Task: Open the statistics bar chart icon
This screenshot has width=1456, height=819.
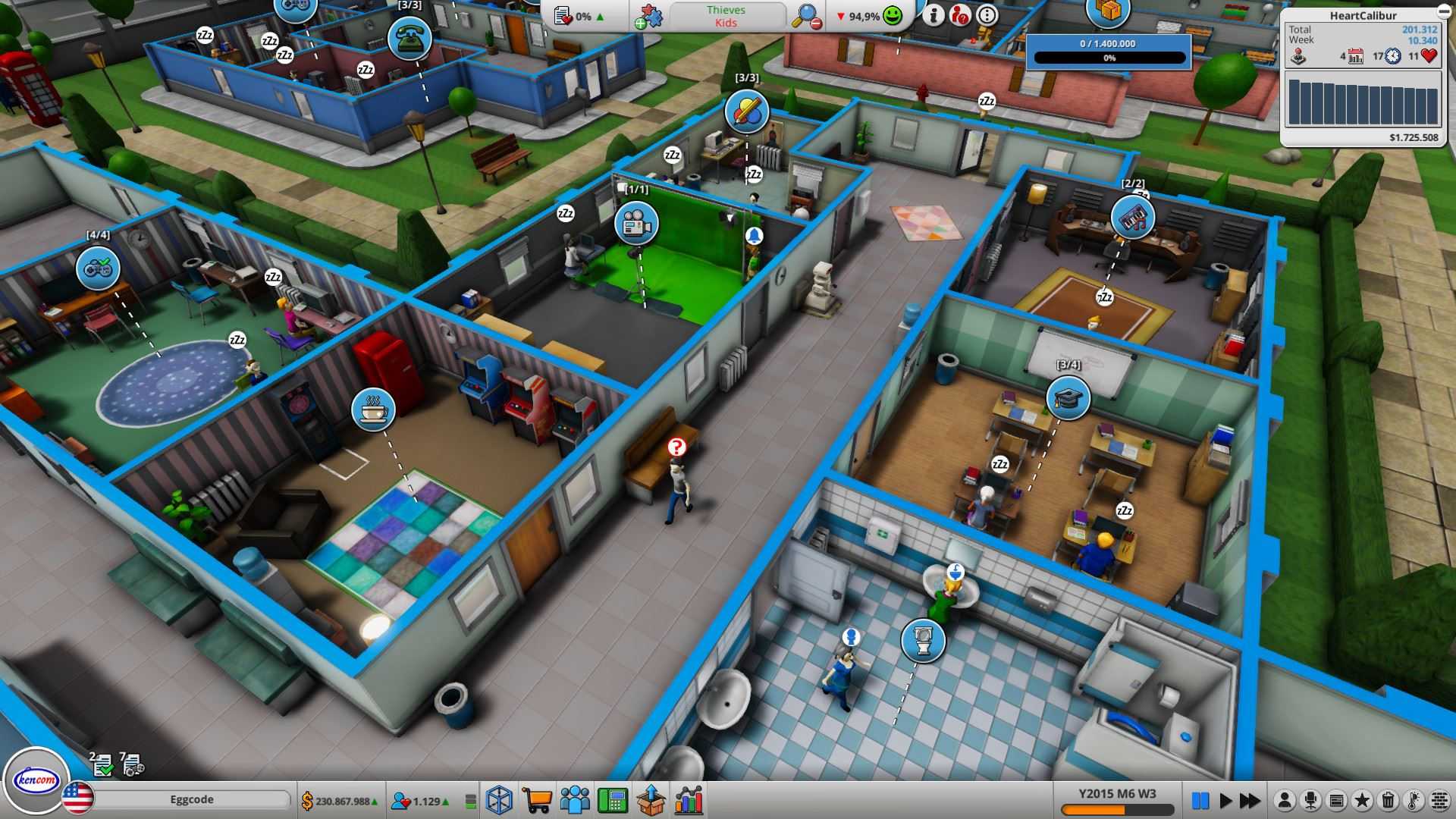Action: pyautogui.click(x=689, y=798)
